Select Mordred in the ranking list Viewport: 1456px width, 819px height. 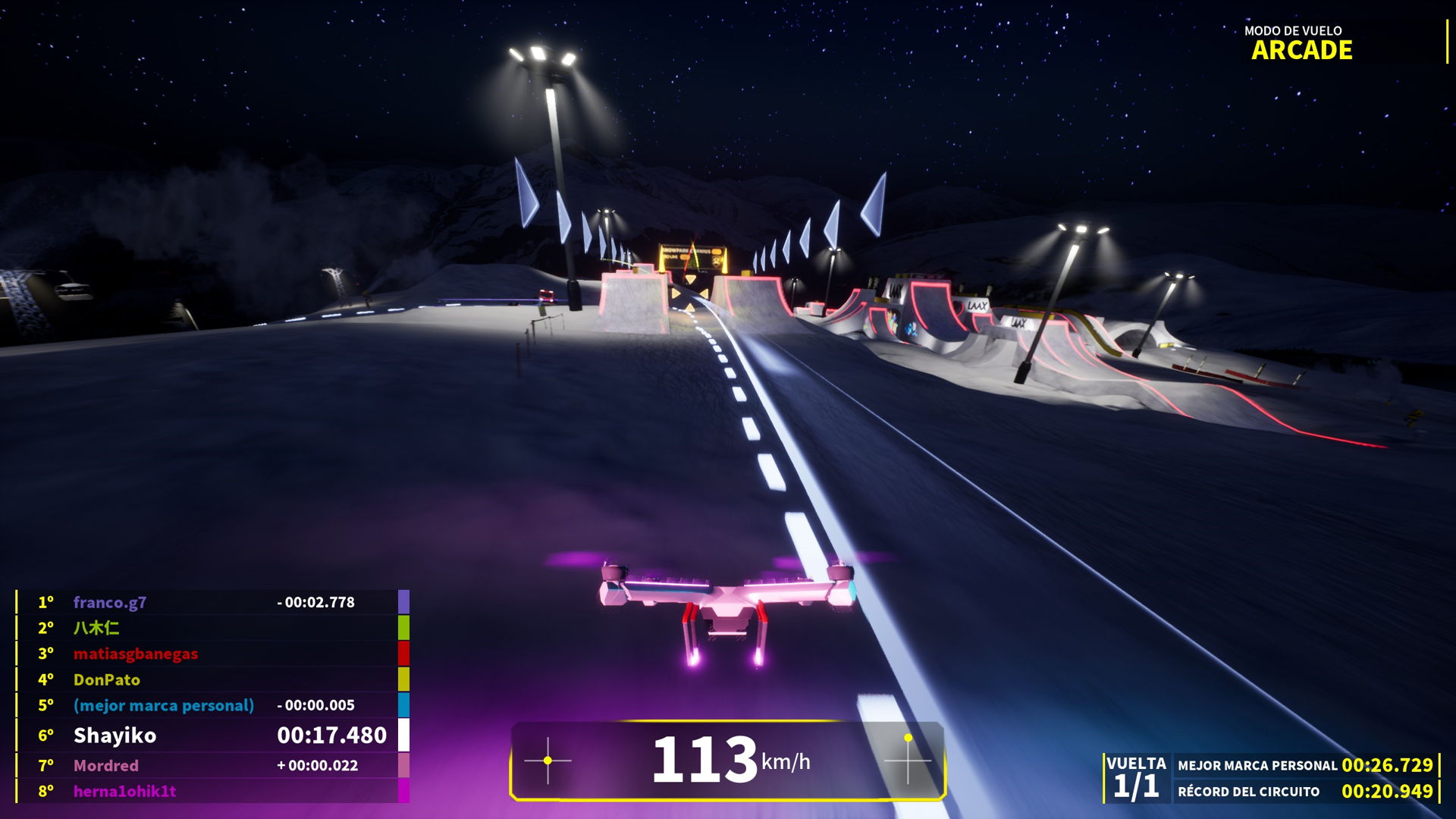[106, 765]
